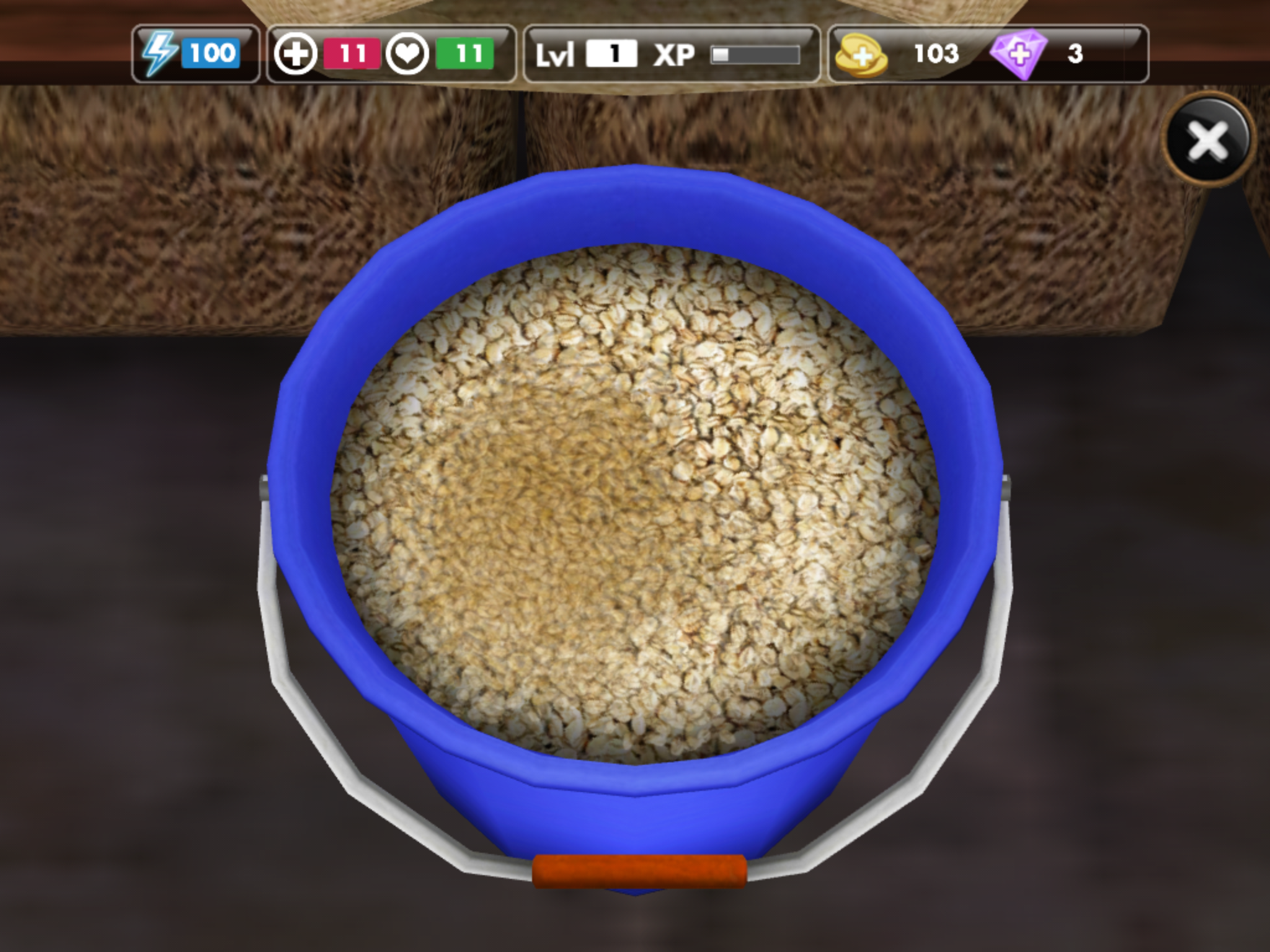Select the heart happiness icon
1270x952 pixels.
(x=407, y=54)
